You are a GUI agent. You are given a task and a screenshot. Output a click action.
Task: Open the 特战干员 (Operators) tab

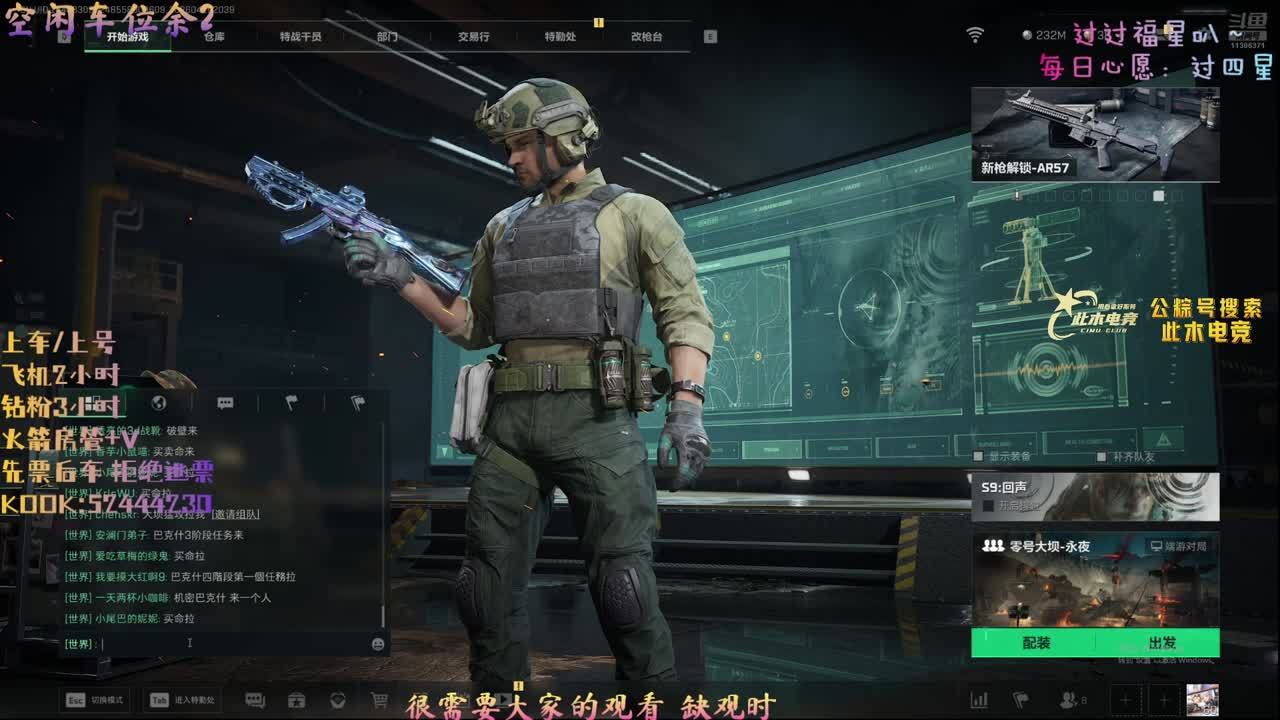300,37
